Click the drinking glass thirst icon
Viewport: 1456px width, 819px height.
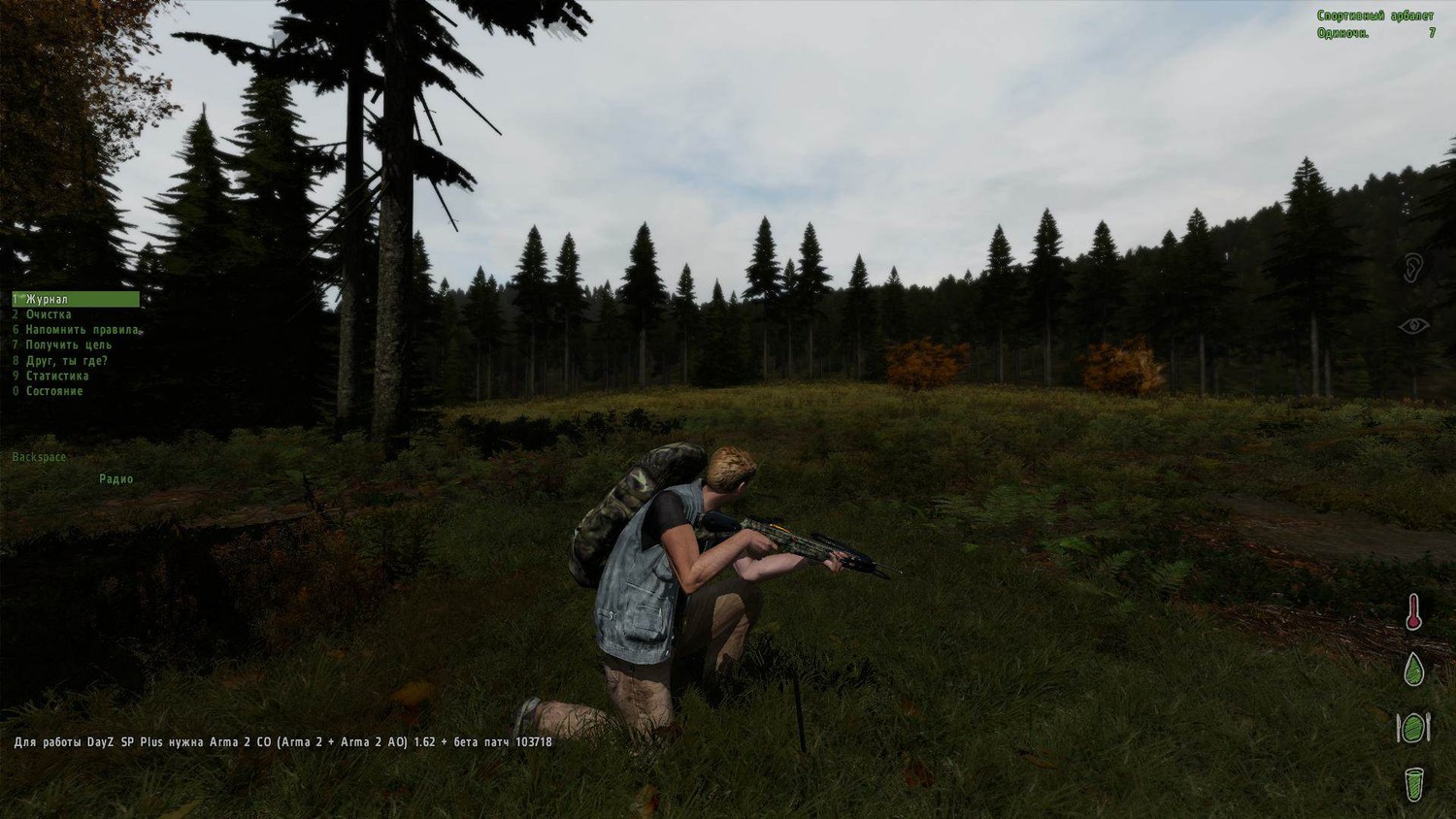tap(1414, 783)
